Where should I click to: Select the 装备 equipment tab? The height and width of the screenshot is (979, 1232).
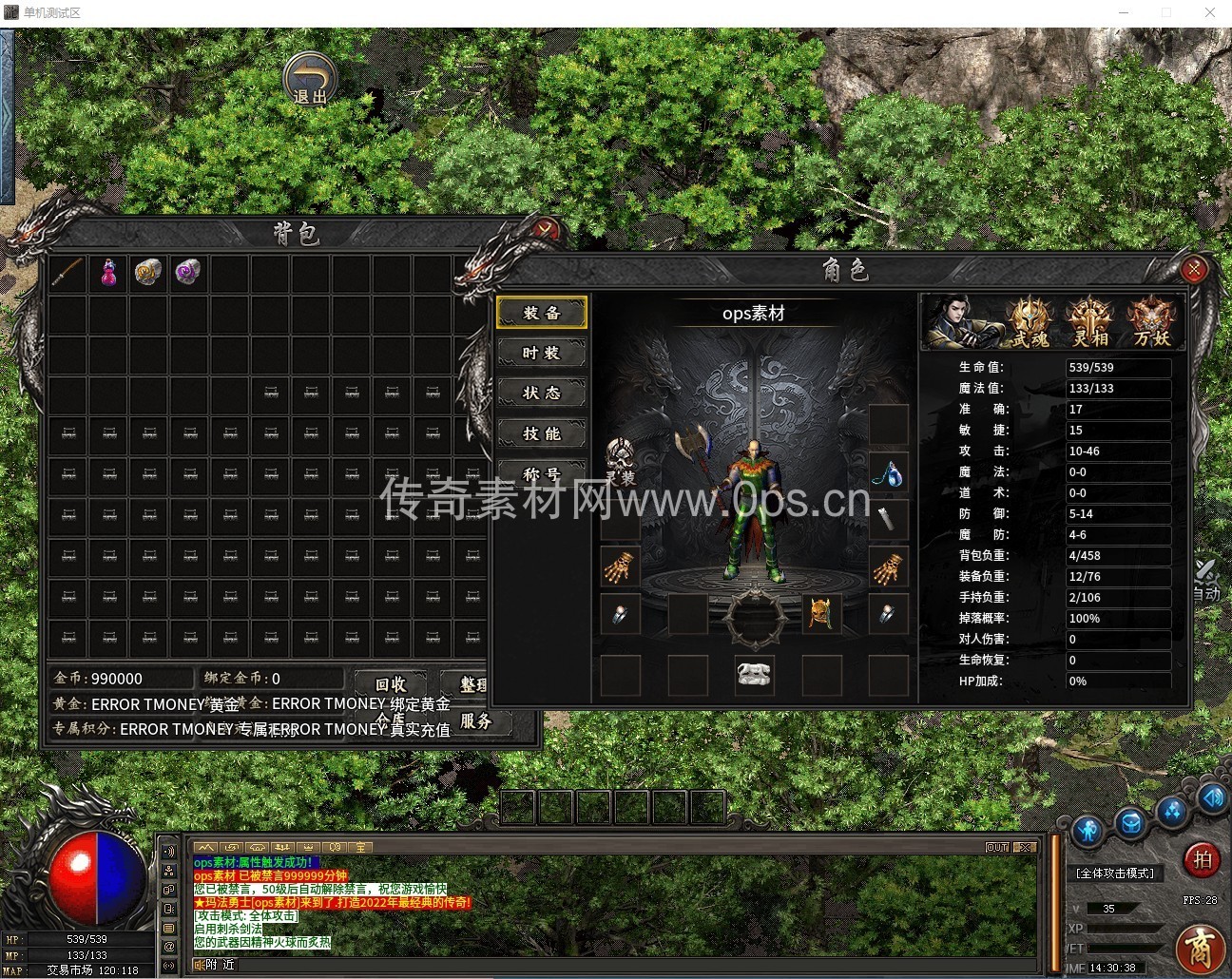pyautogui.click(x=542, y=313)
